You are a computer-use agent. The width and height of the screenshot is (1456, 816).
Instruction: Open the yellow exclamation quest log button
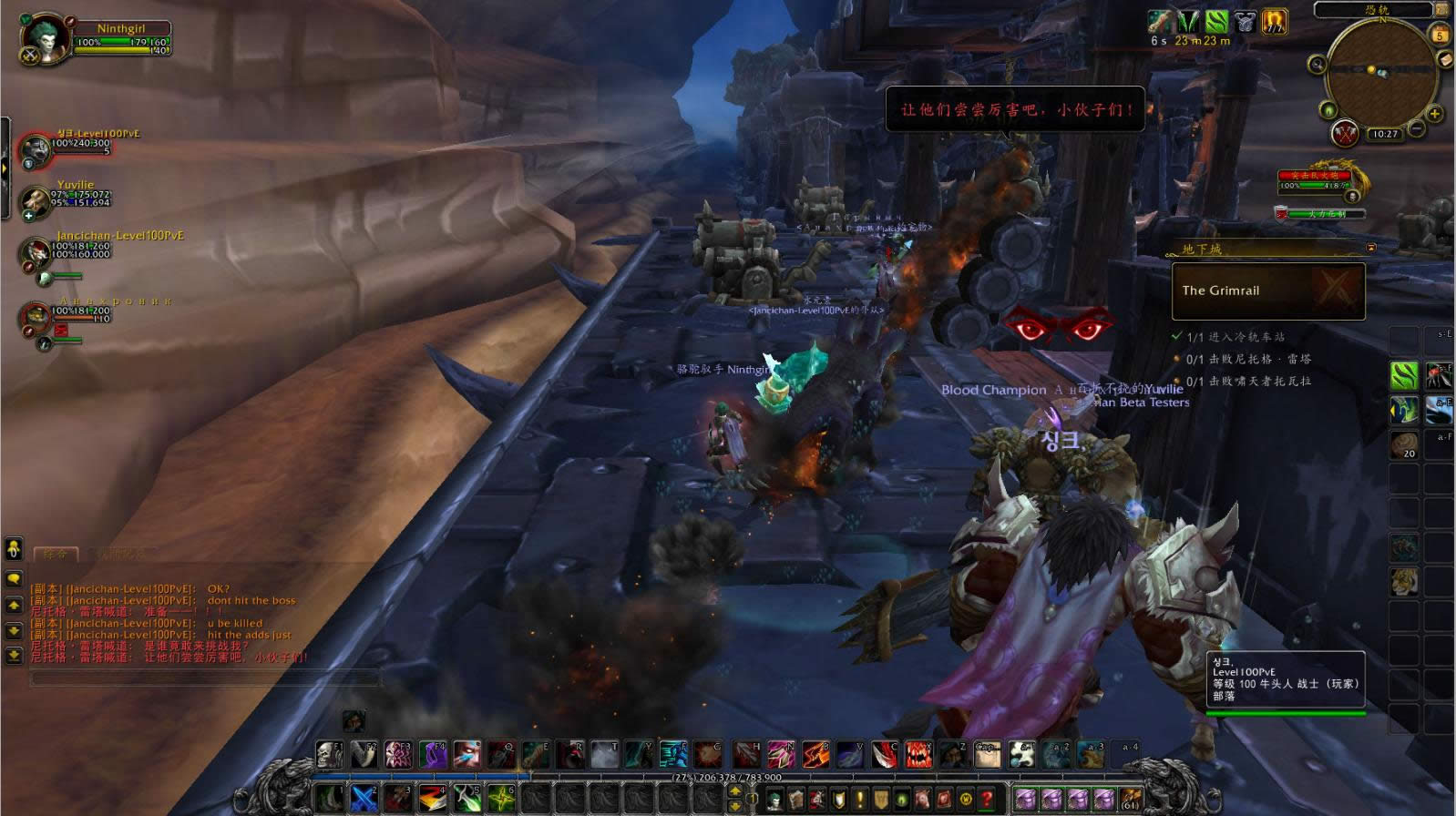coord(859,800)
